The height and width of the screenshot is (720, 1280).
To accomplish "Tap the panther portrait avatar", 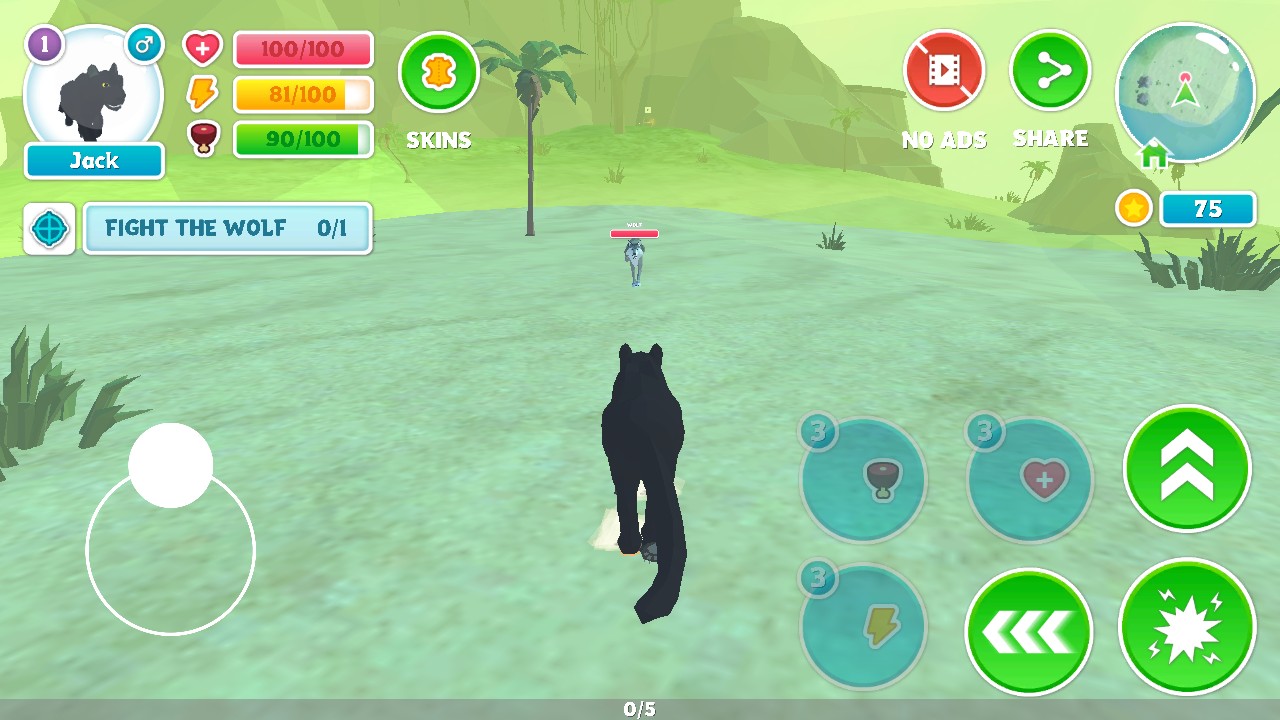I will [x=93, y=92].
